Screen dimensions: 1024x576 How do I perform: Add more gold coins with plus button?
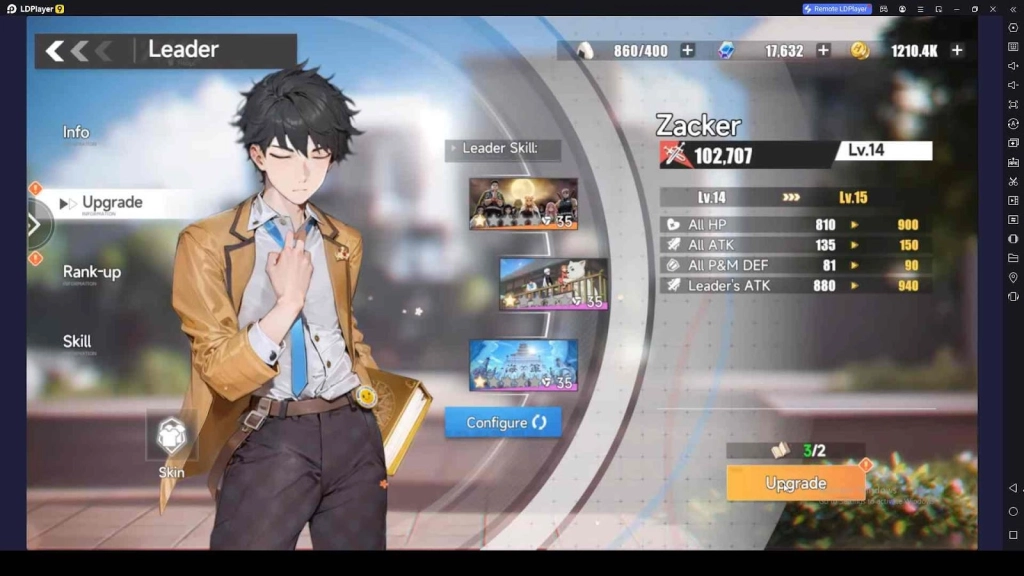[x=957, y=51]
